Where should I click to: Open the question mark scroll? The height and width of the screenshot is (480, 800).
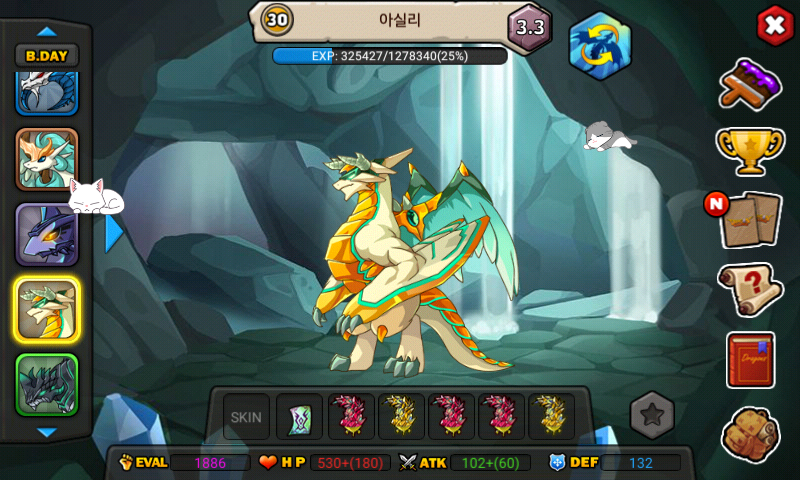pyautogui.click(x=750, y=290)
